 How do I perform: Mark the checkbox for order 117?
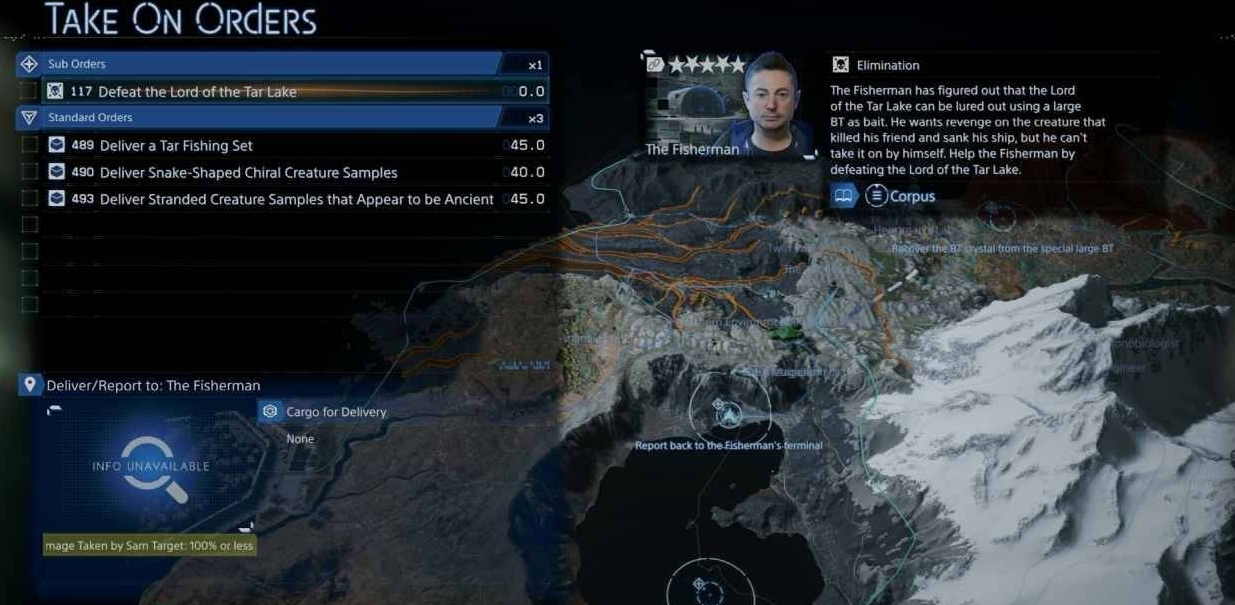(30, 92)
